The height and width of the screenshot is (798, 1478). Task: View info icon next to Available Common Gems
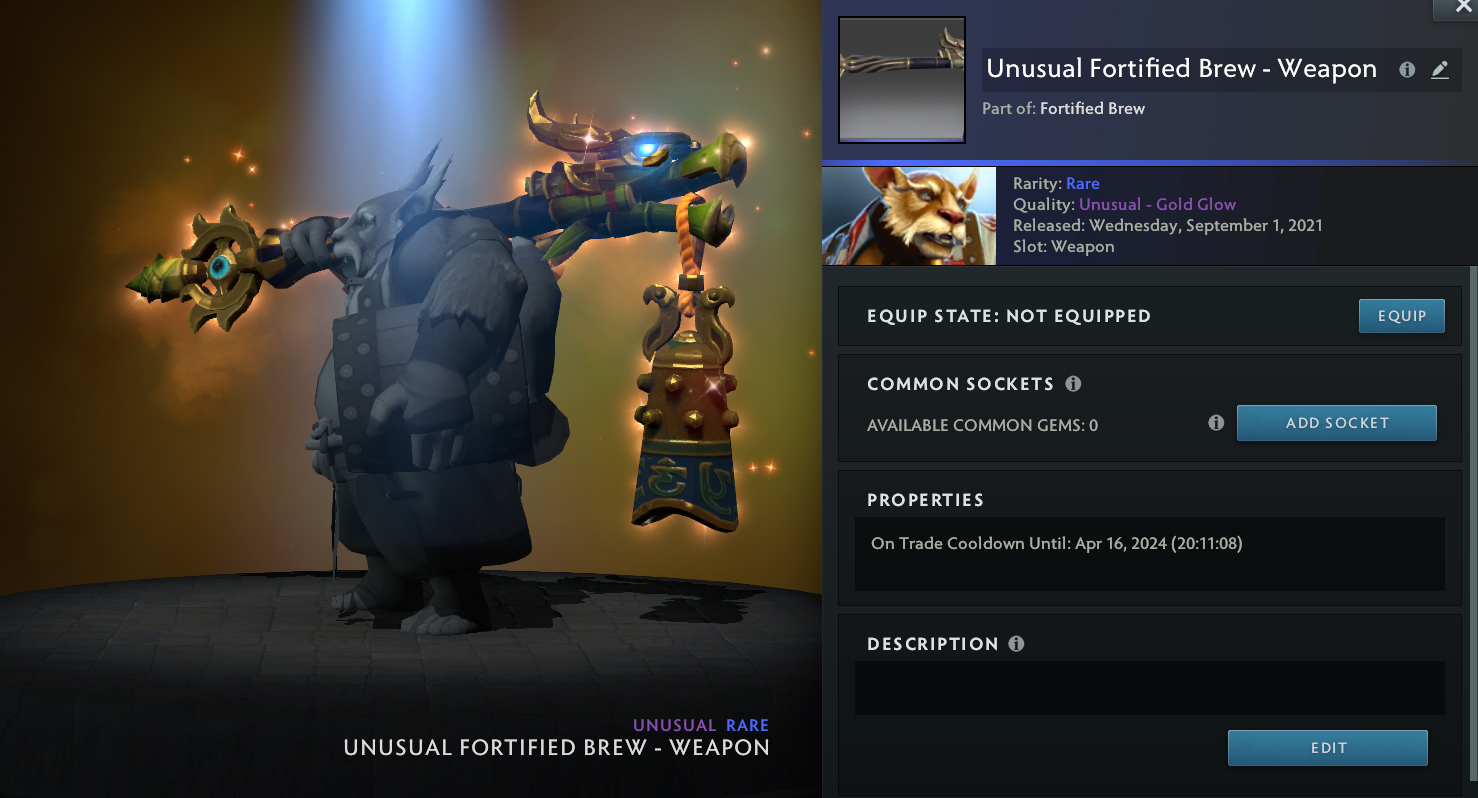(x=1216, y=423)
